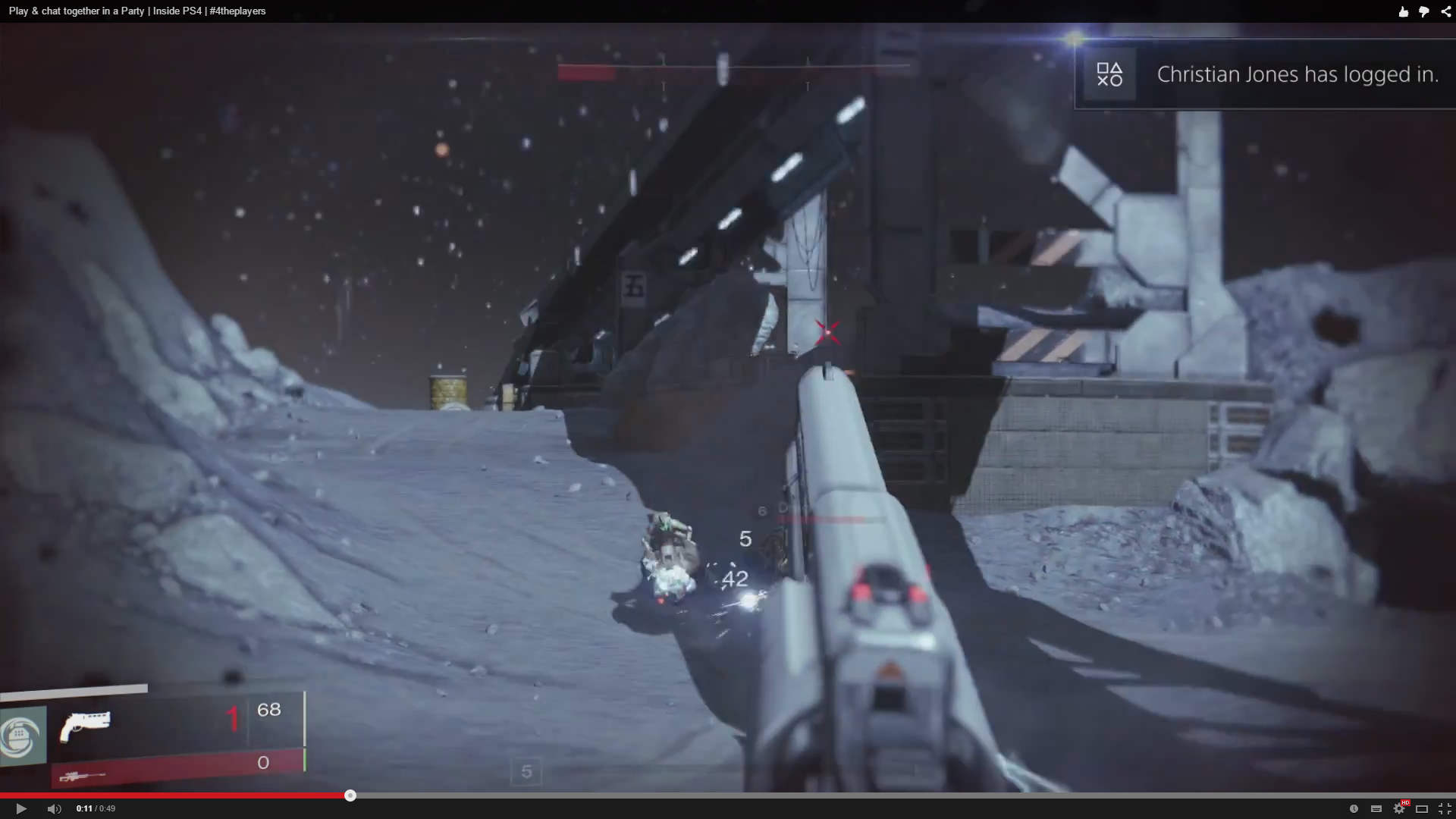Open the HD quality settings gear

point(1399,808)
